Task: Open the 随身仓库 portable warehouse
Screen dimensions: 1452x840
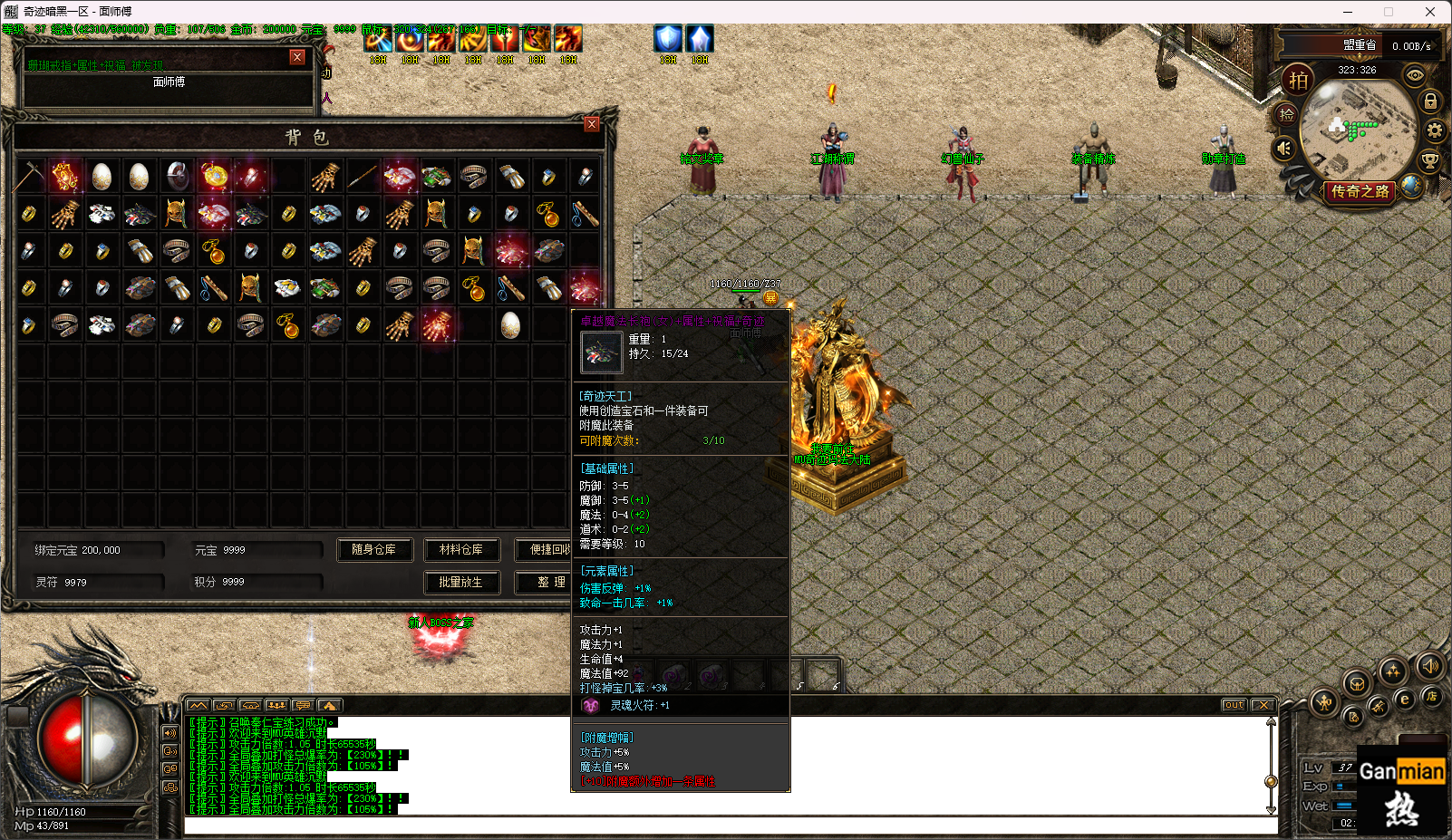Action: (373, 550)
